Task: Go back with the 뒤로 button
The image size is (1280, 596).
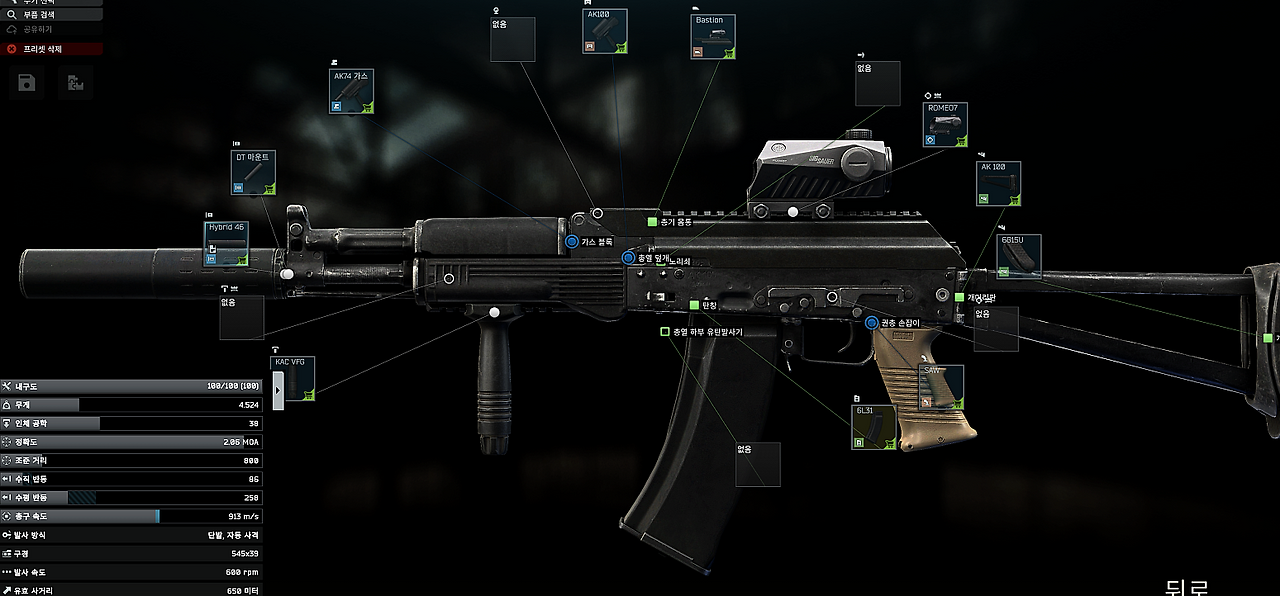Action: [1187, 587]
